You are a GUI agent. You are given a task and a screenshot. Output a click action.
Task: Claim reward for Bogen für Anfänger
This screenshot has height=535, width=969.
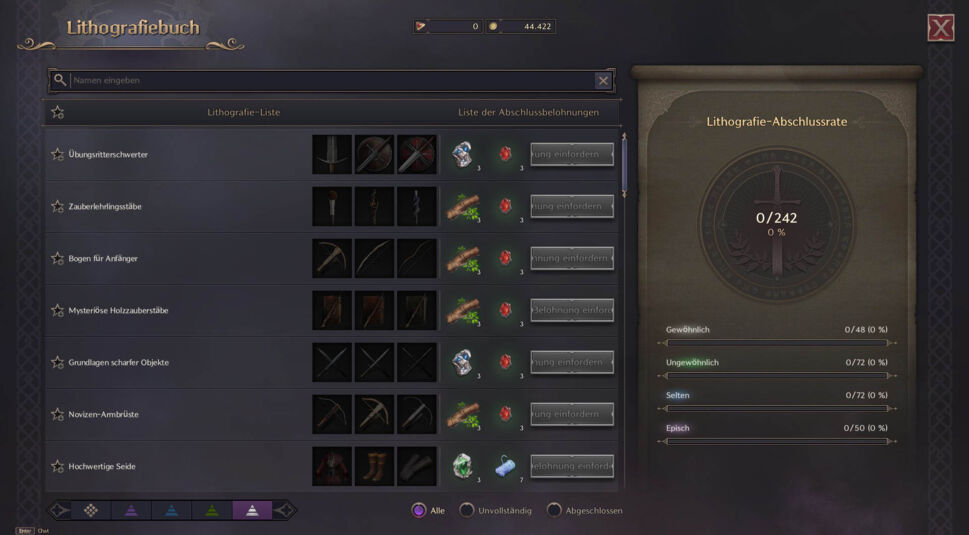point(571,258)
